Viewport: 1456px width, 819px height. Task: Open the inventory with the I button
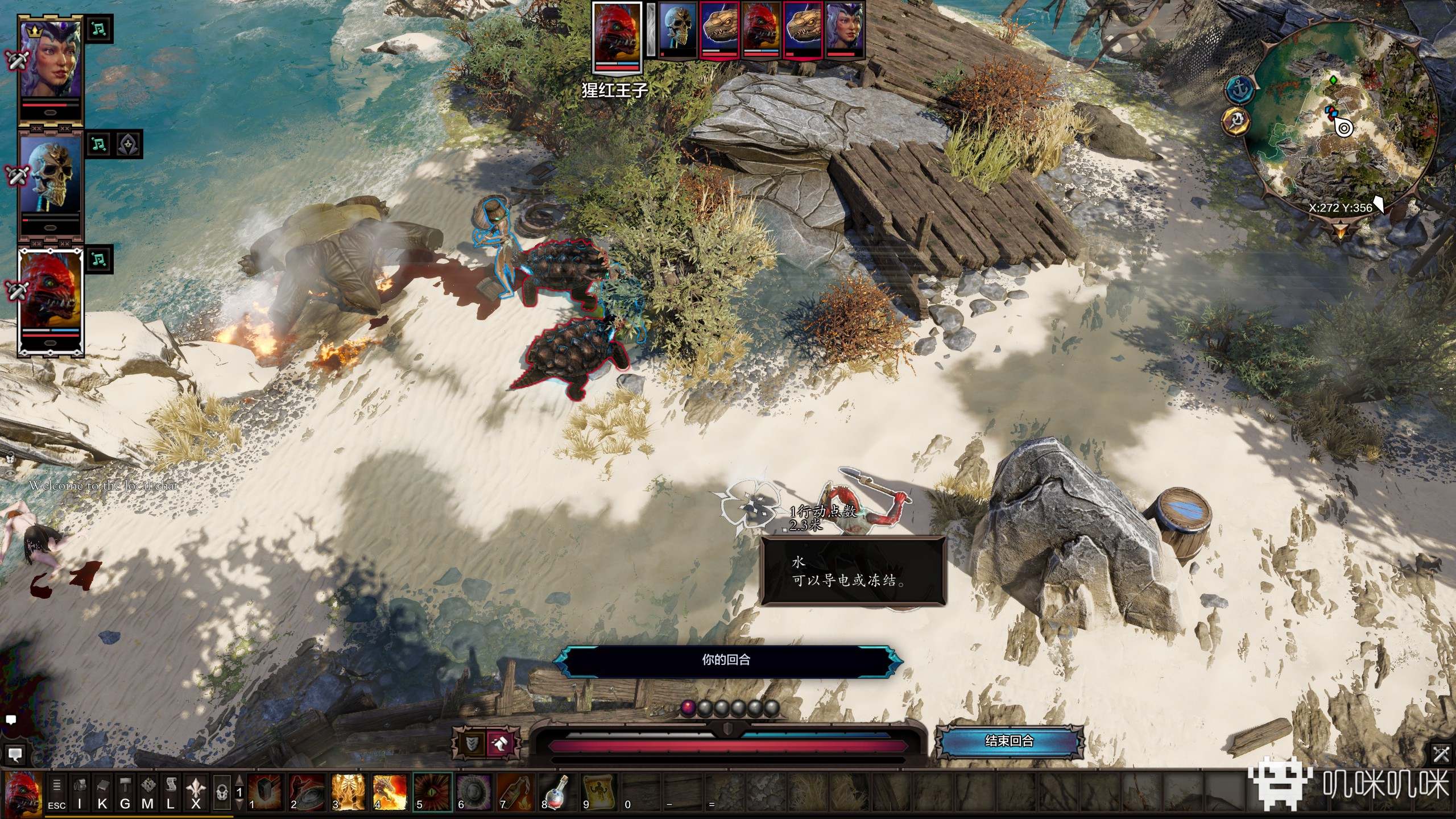pyautogui.click(x=80, y=792)
